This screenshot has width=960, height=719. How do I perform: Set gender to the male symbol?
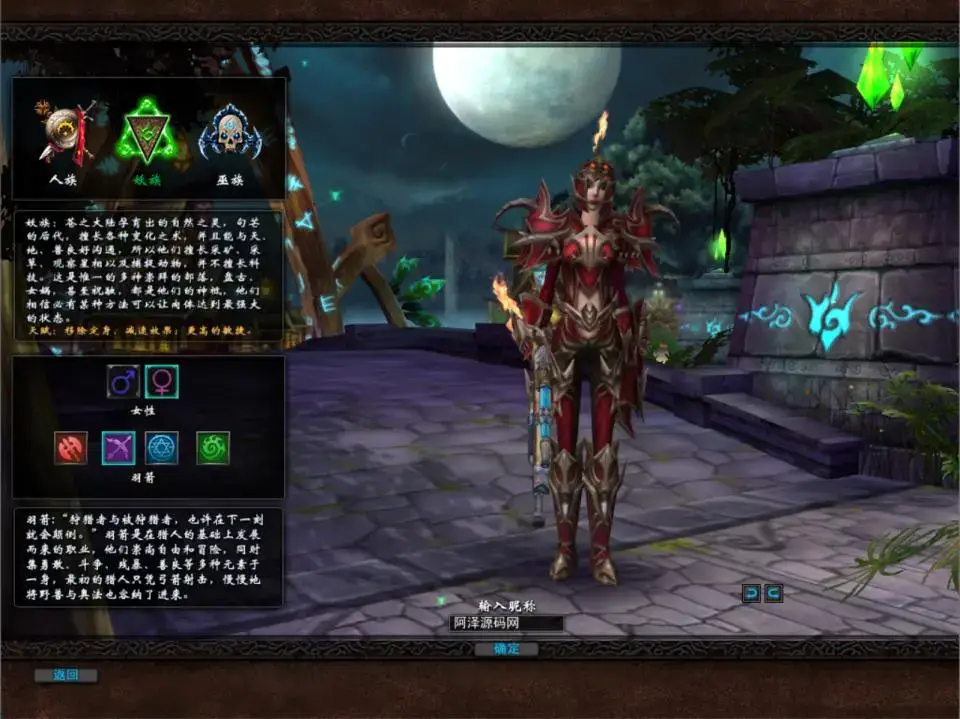point(124,381)
